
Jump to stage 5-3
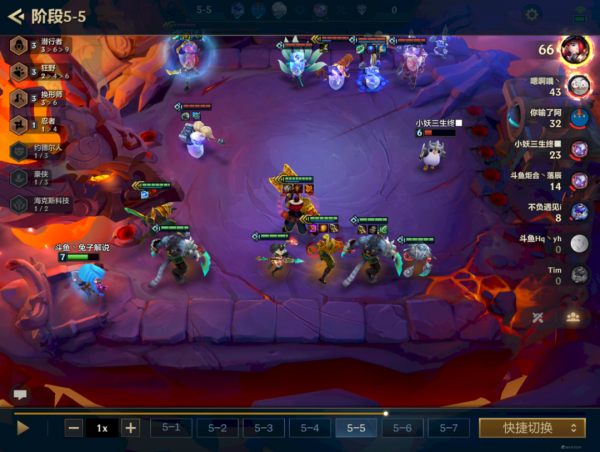(263, 427)
